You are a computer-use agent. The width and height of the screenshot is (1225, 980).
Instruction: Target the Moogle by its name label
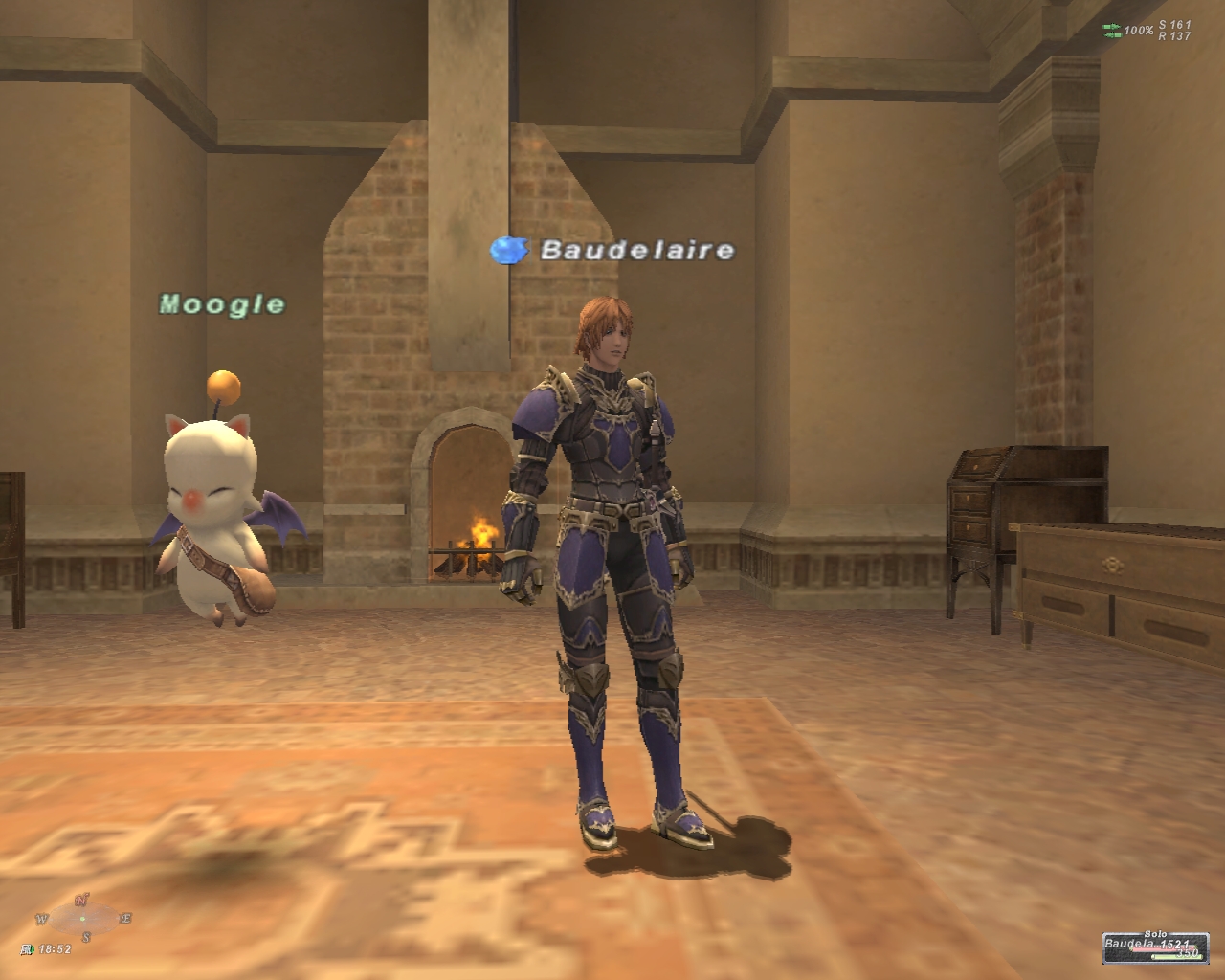click(222, 304)
